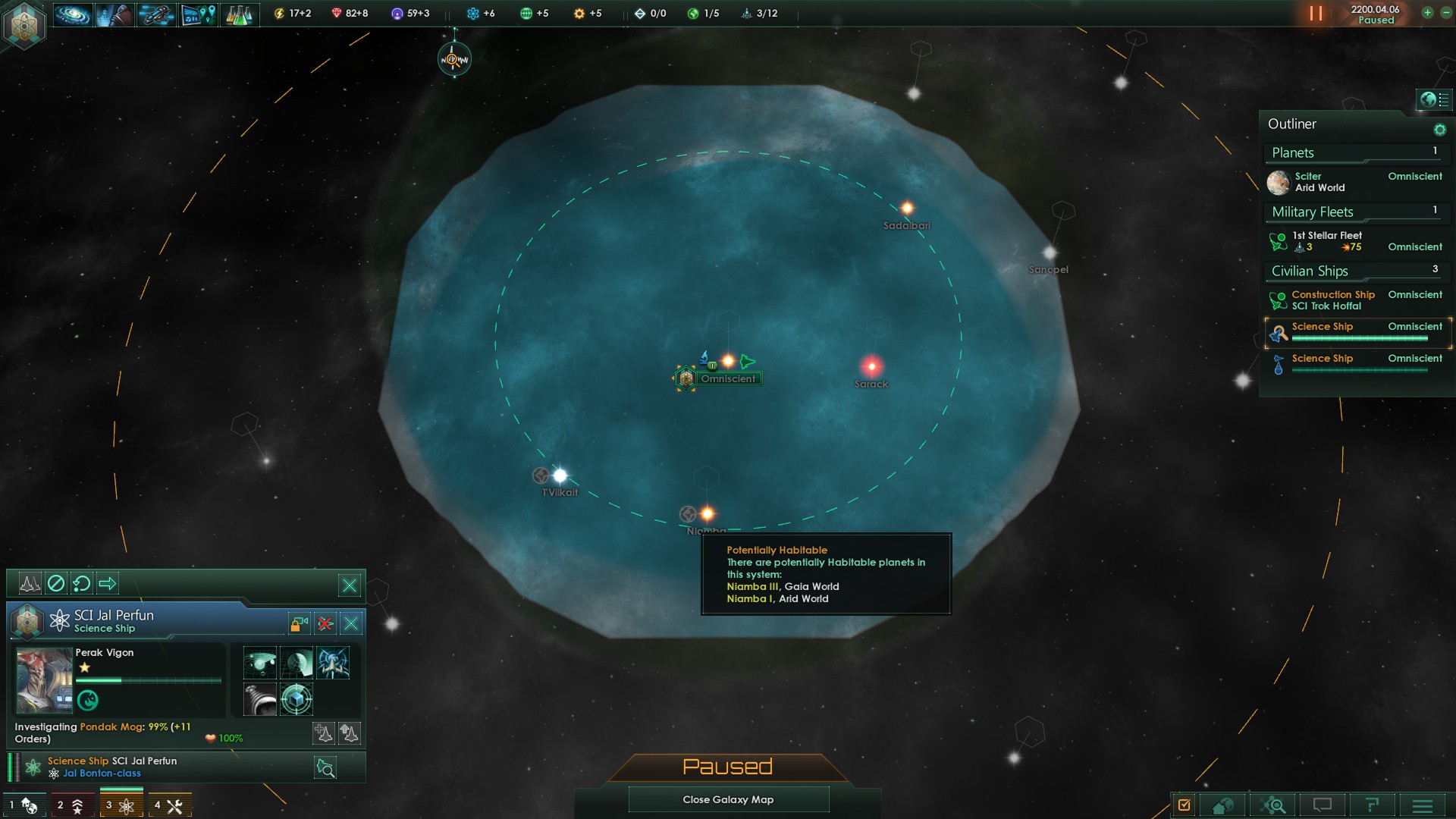Open the empire emblem government panel
The height and width of the screenshot is (819, 1456).
24,24
